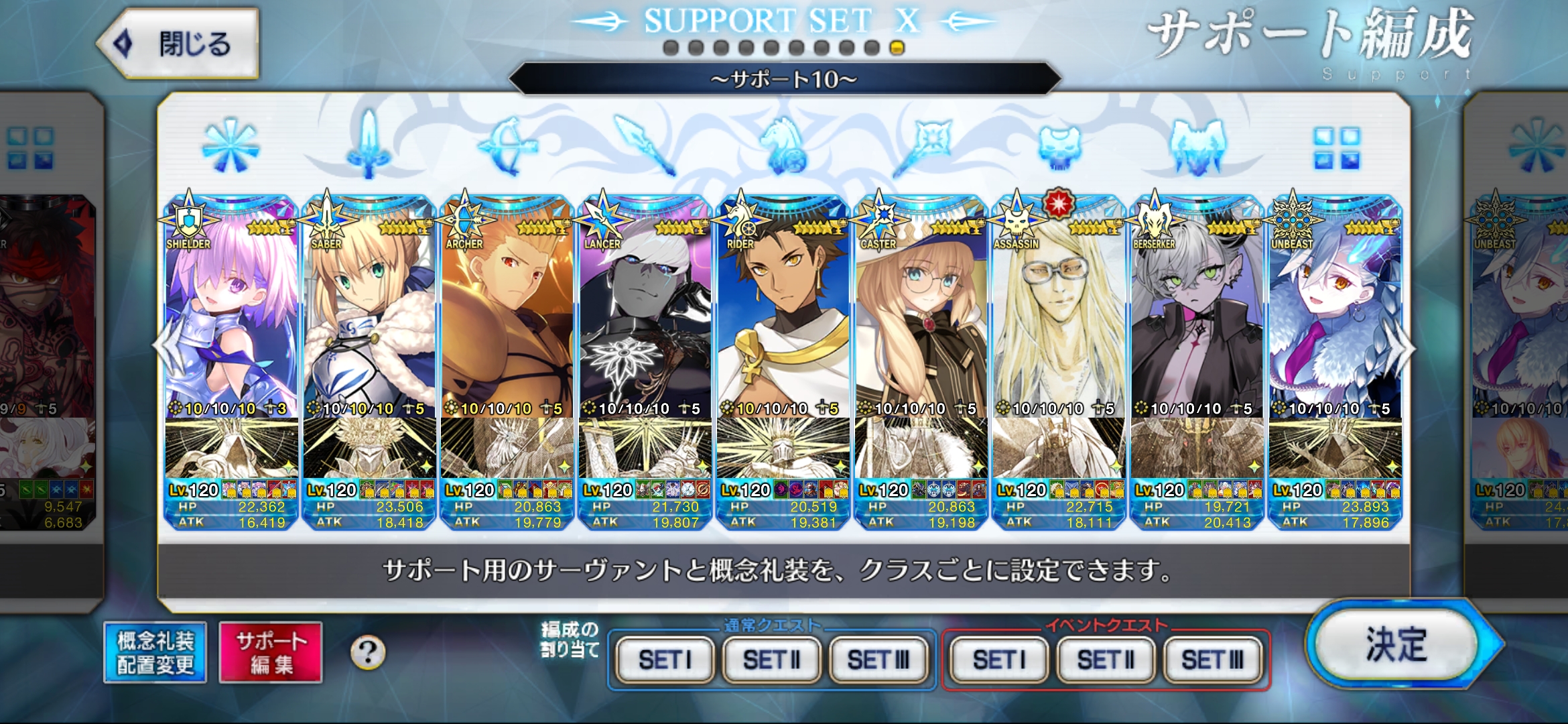Assign normal quest SET I
Viewport: 1568px width, 724px height.
click(x=664, y=660)
